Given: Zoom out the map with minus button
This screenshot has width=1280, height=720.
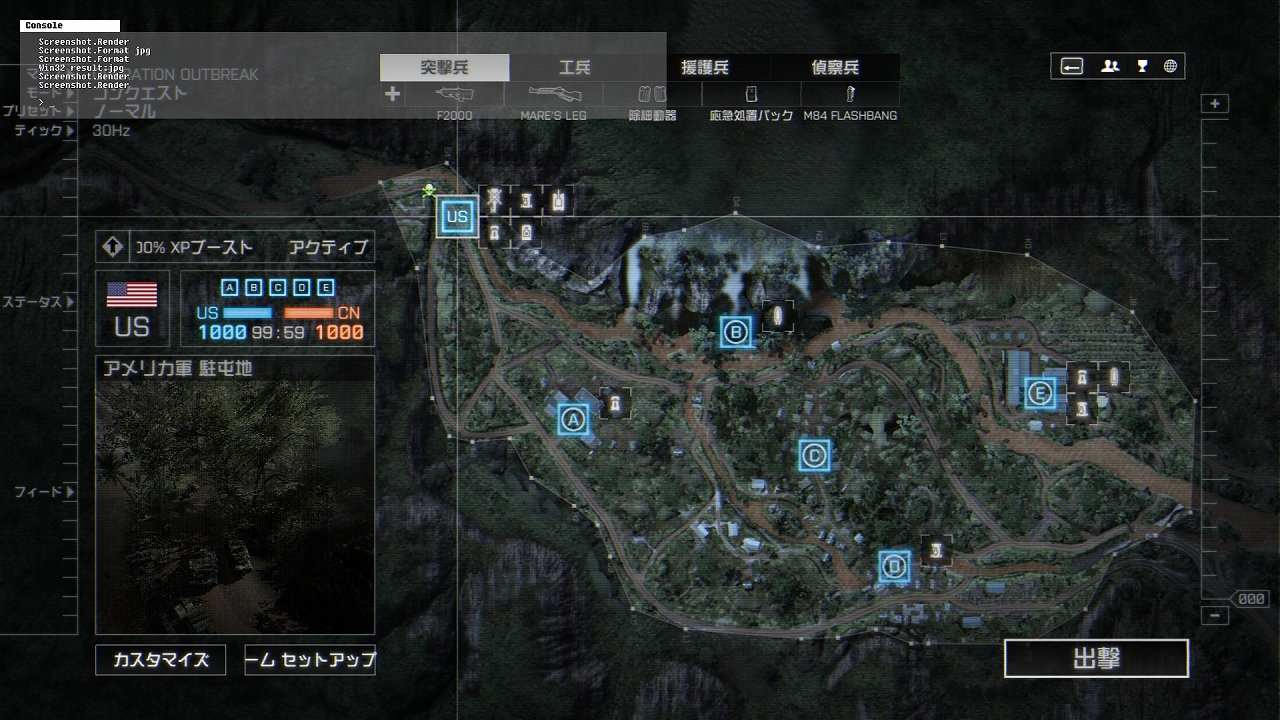Looking at the screenshot, I should [1215, 616].
